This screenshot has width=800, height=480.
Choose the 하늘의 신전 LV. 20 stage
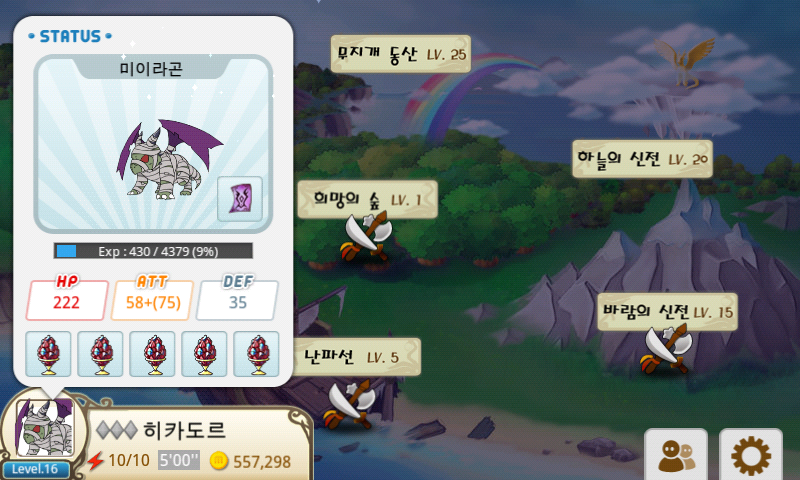(x=642, y=159)
